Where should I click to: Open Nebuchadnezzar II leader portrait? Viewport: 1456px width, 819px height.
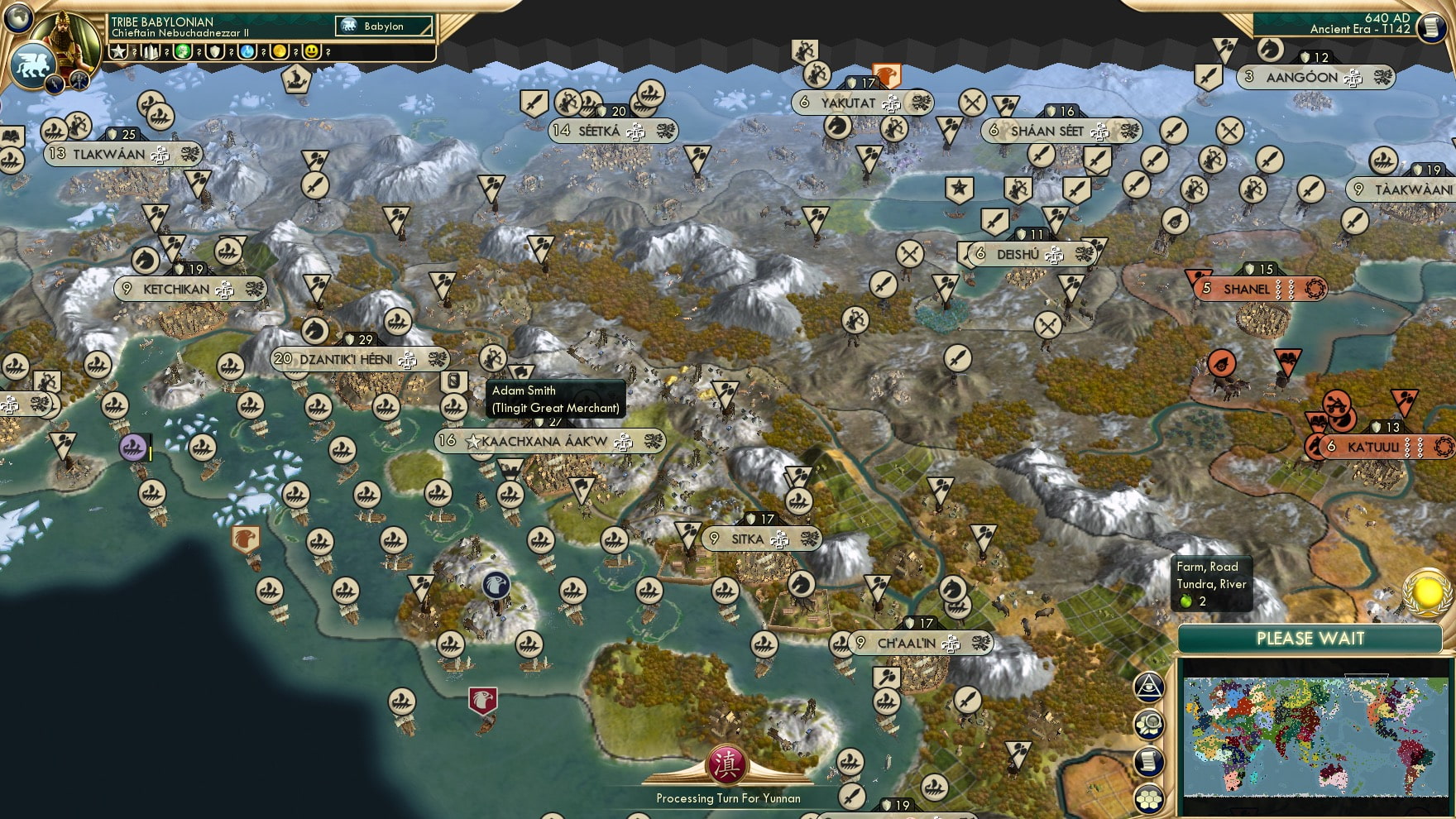68,39
